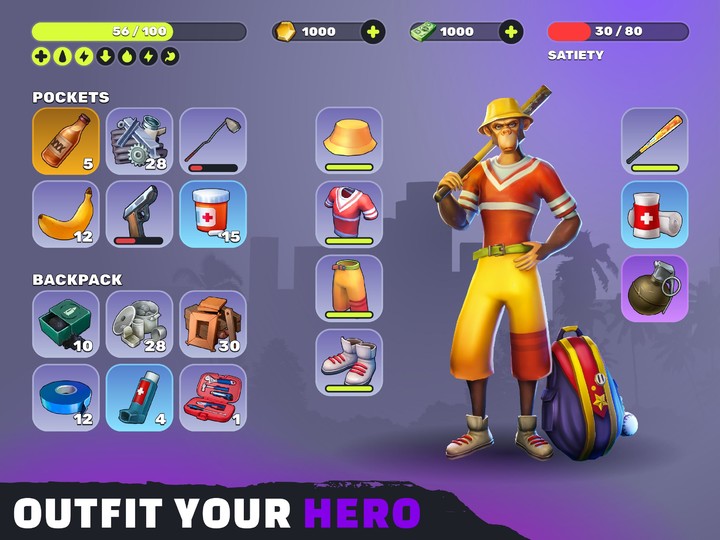
Task: Select the equipped yellow bucket hat
Action: (x=349, y=140)
